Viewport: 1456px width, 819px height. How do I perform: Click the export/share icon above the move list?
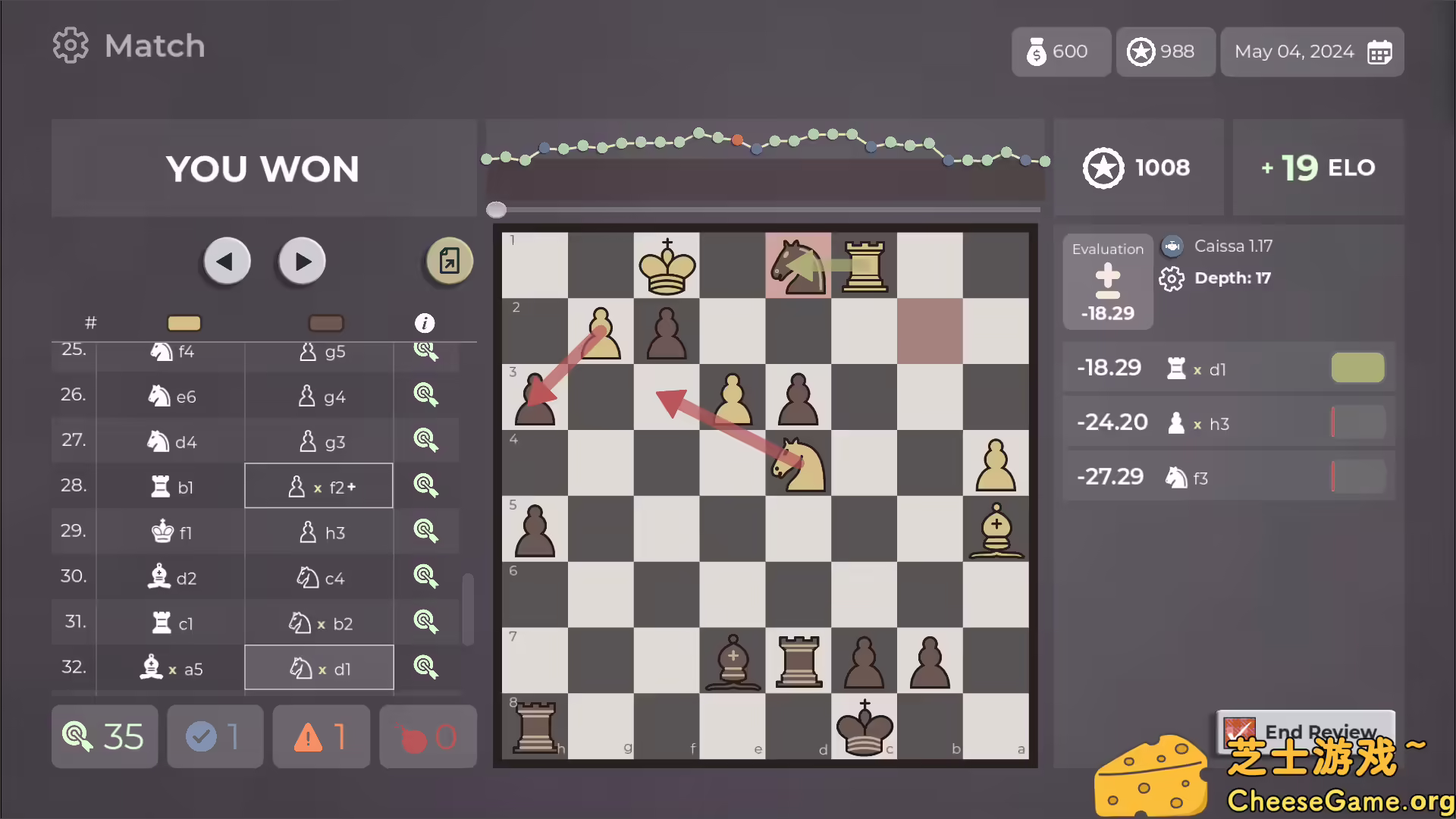tap(448, 260)
